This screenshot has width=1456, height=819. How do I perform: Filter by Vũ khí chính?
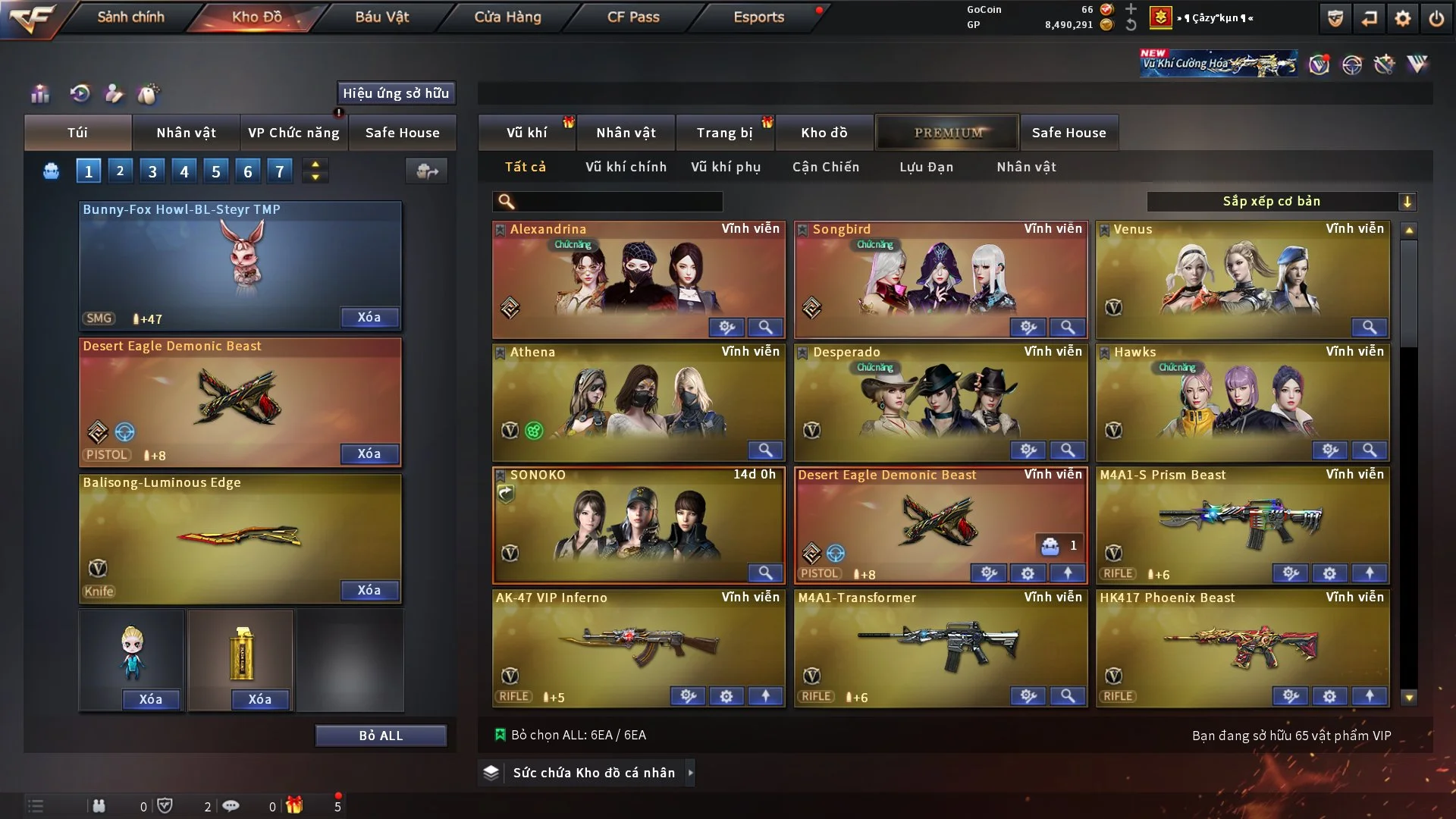coord(626,167)
